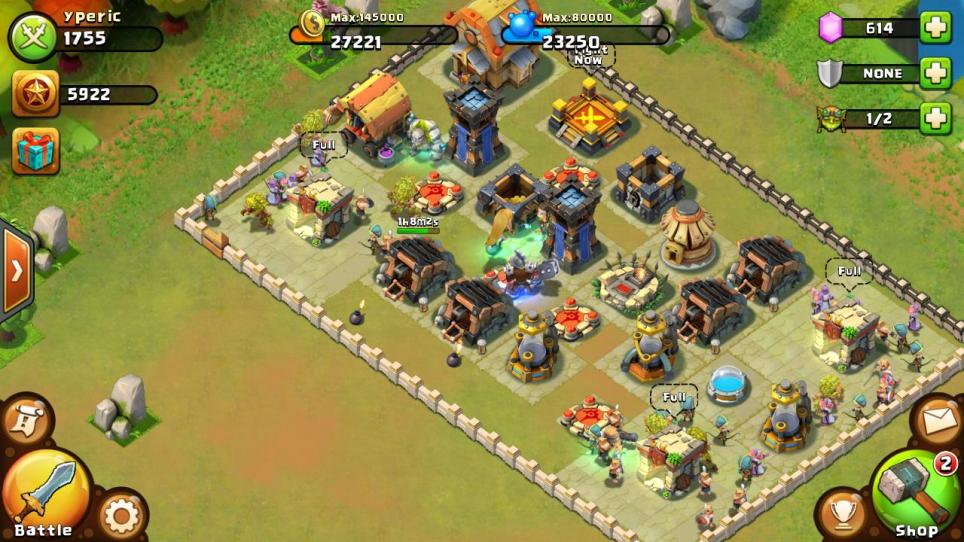Add a shield using the plus button
The width and height of the screenshot is (964, 542).
click(x=936, y=73)
